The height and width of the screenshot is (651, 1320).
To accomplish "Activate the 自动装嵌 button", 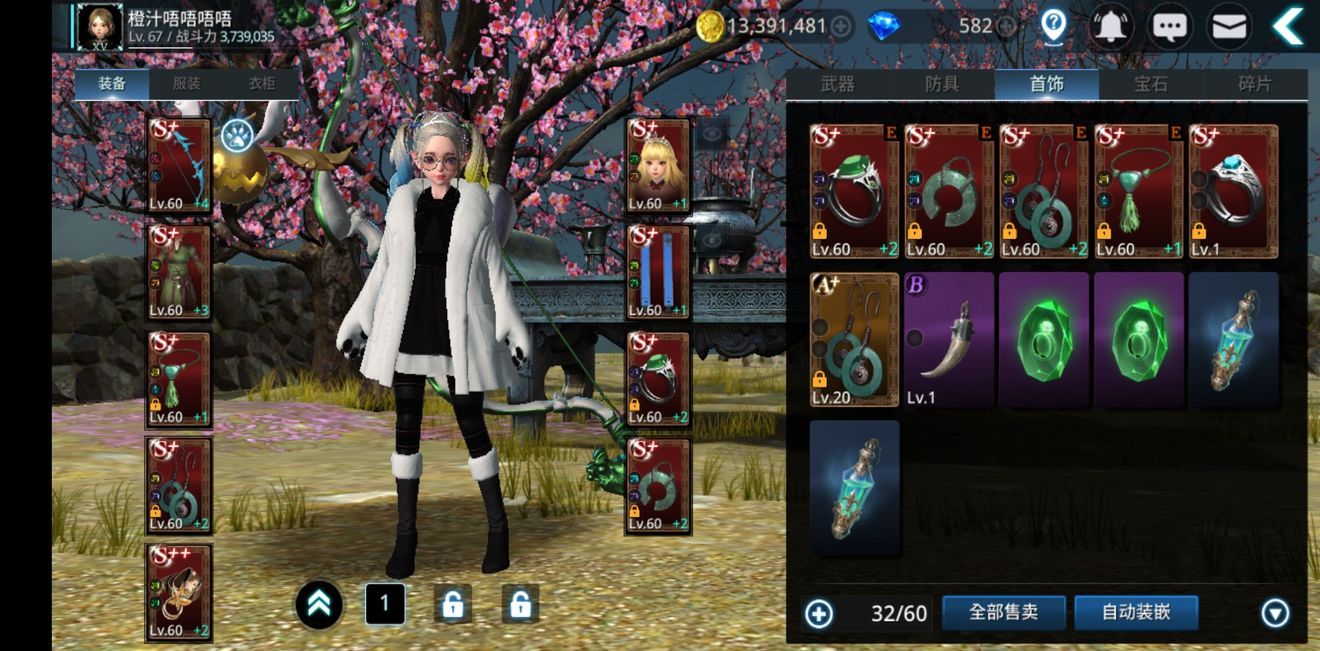I will click(1136, 612).
